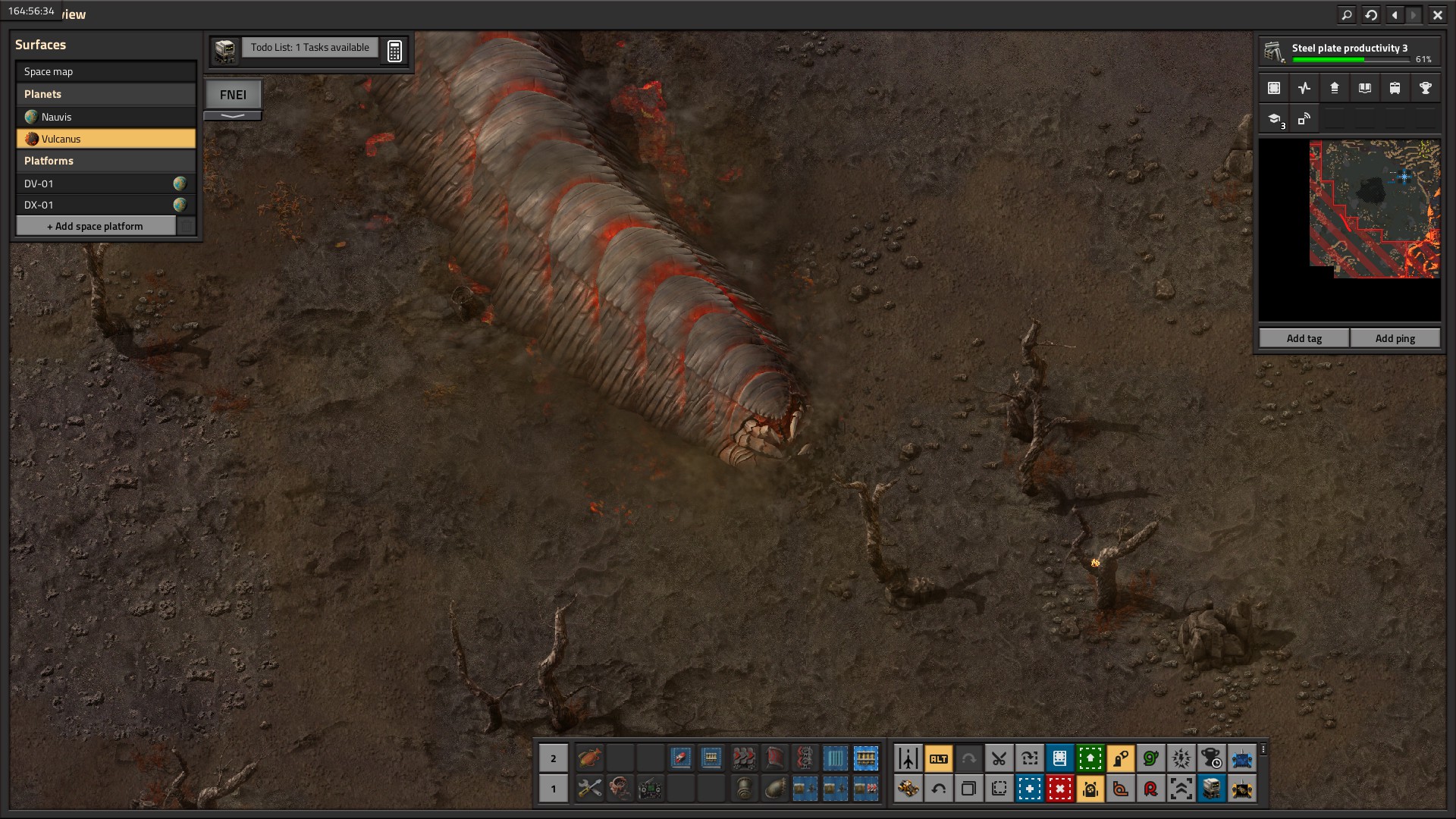Viewport: 1456px width, 819px height.
Task: Click the Add tag button
Action: click(x=1304, y=338)
